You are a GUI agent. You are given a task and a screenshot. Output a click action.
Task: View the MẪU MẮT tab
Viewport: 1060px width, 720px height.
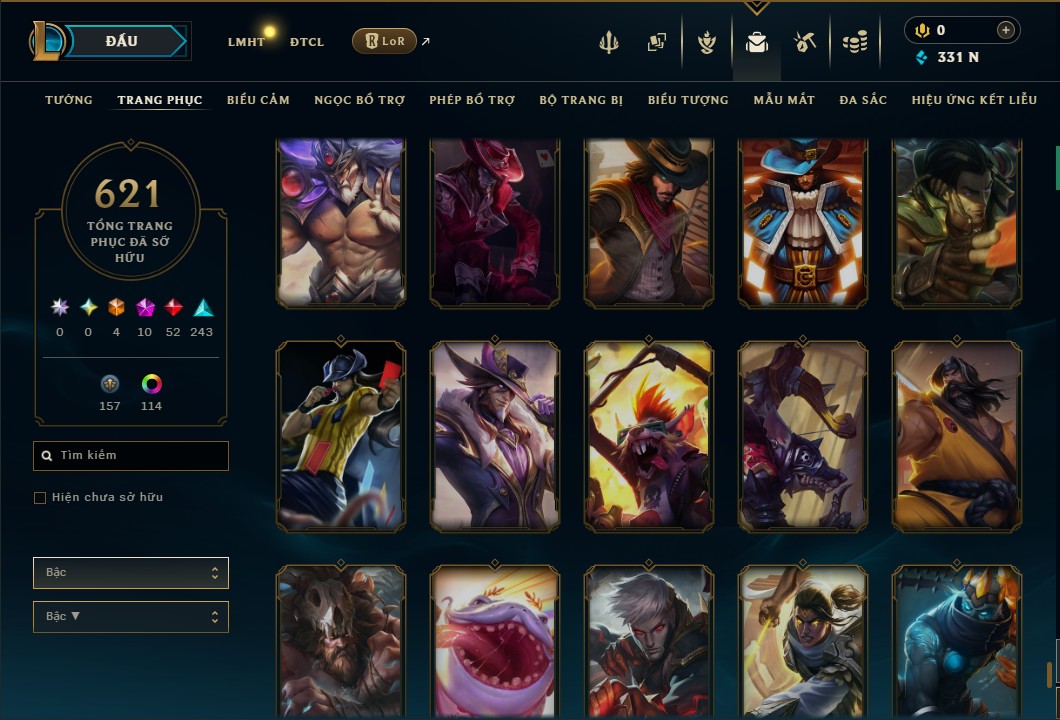[x=784, y=100]
